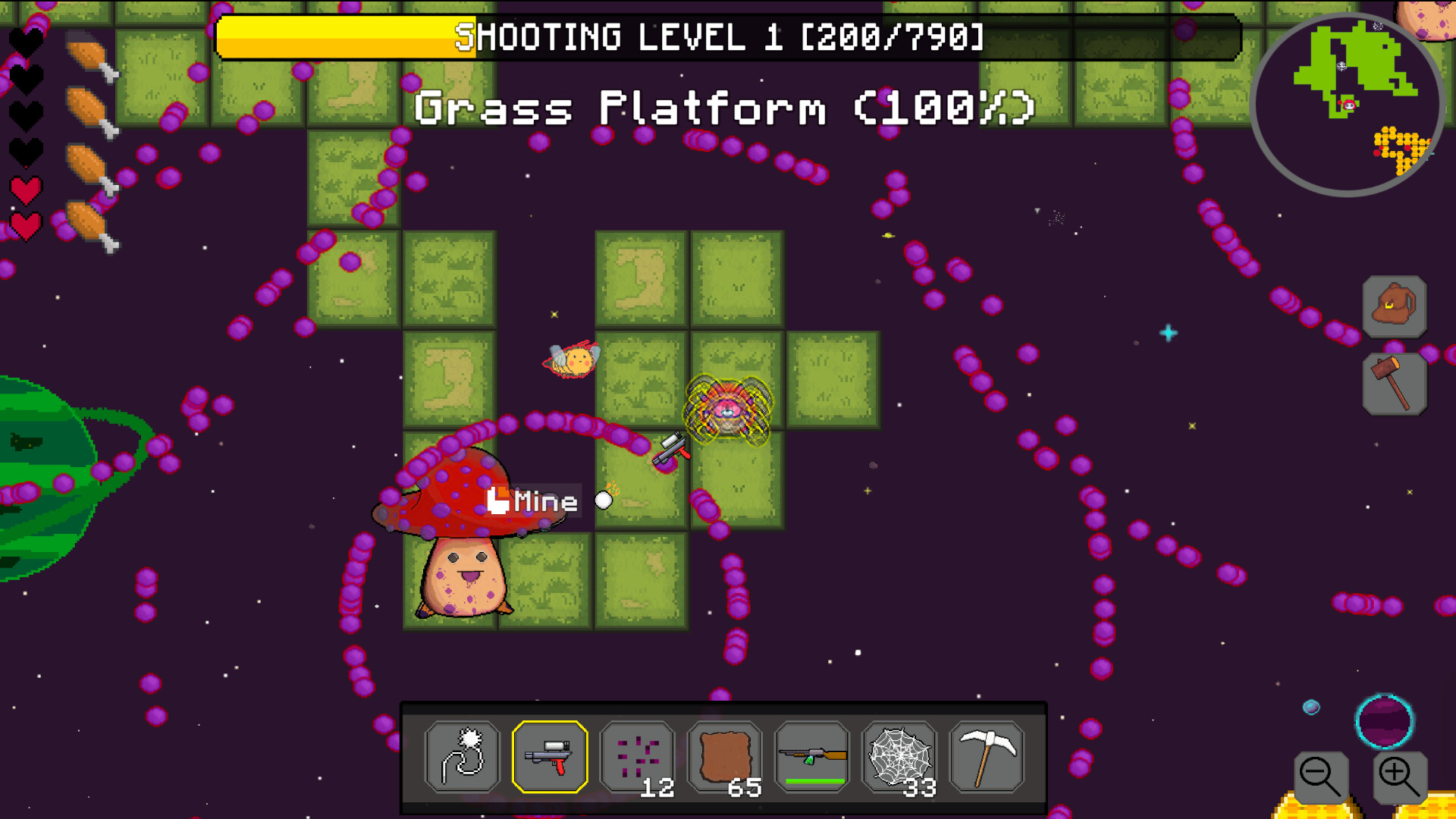
Task: Open the backpack inventory panel
Action: 1395,306
